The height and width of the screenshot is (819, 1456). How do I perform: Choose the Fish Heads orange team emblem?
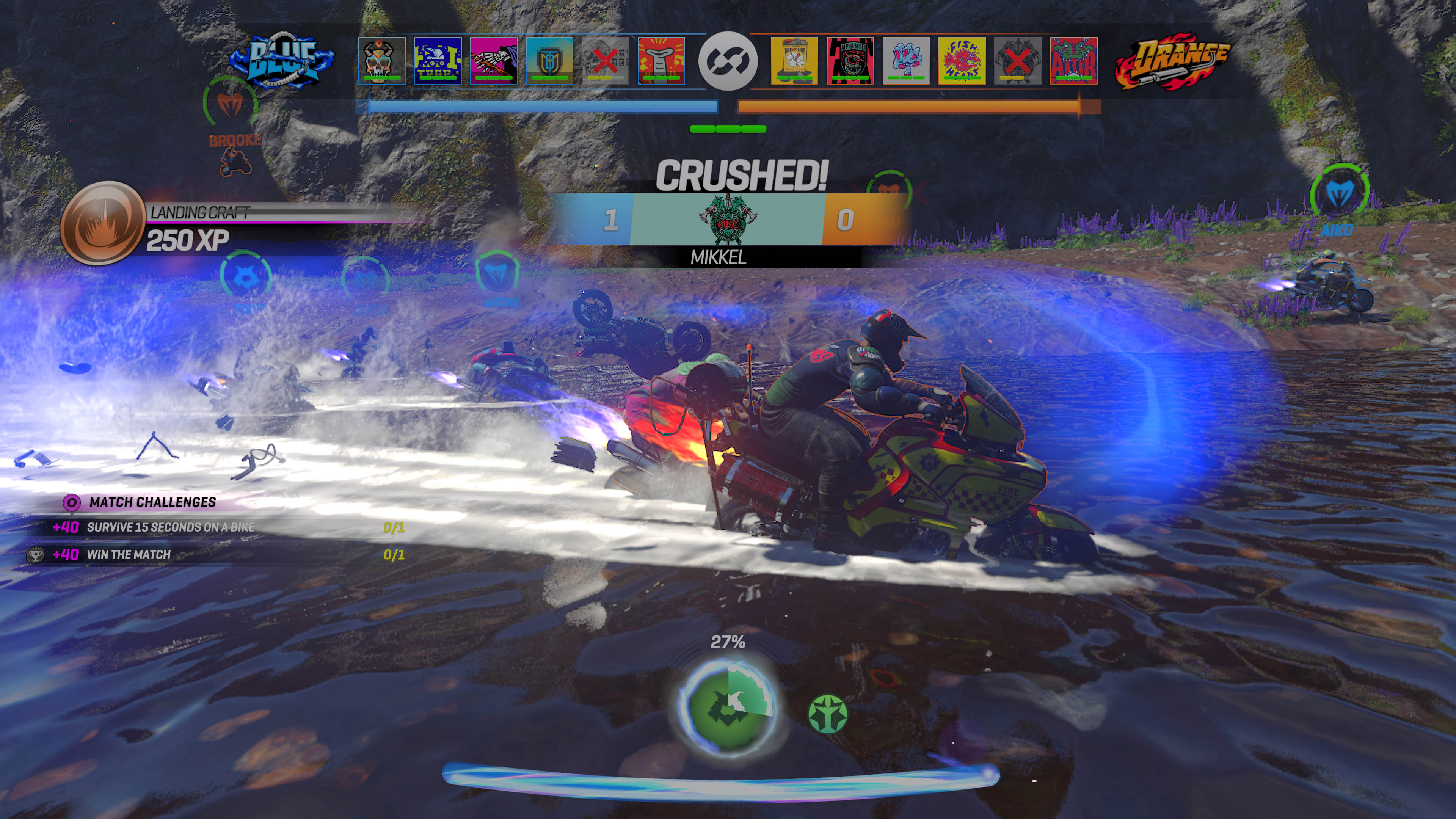pos(962,61)
